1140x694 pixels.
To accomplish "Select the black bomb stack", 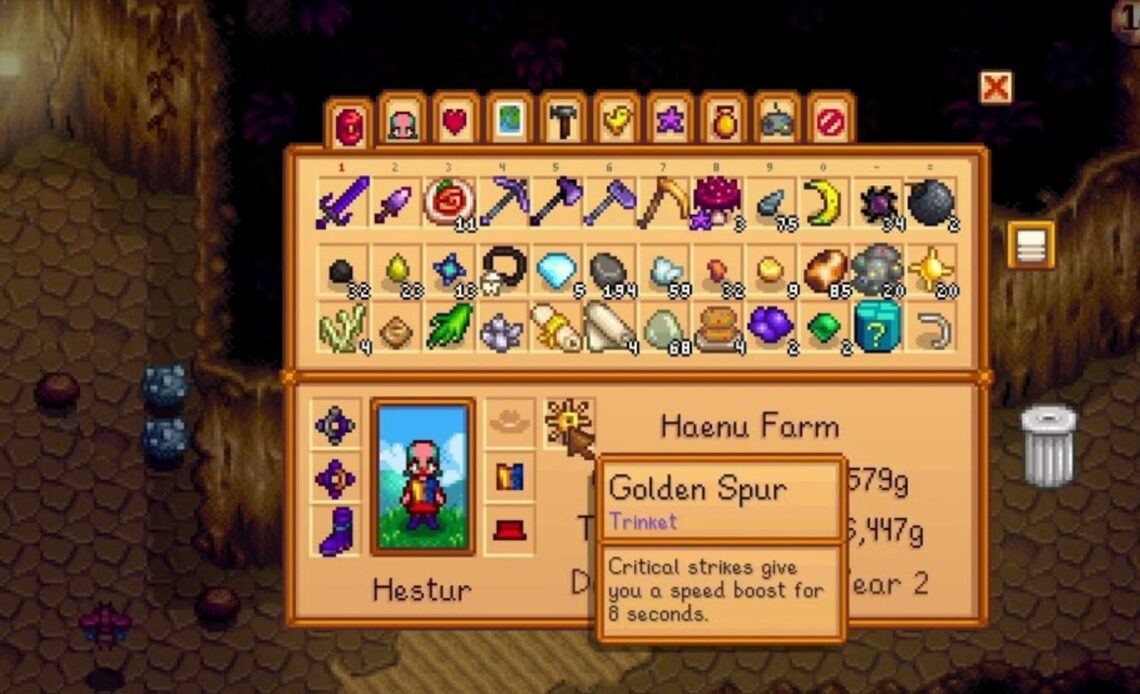I will click(x=931, y=203).
